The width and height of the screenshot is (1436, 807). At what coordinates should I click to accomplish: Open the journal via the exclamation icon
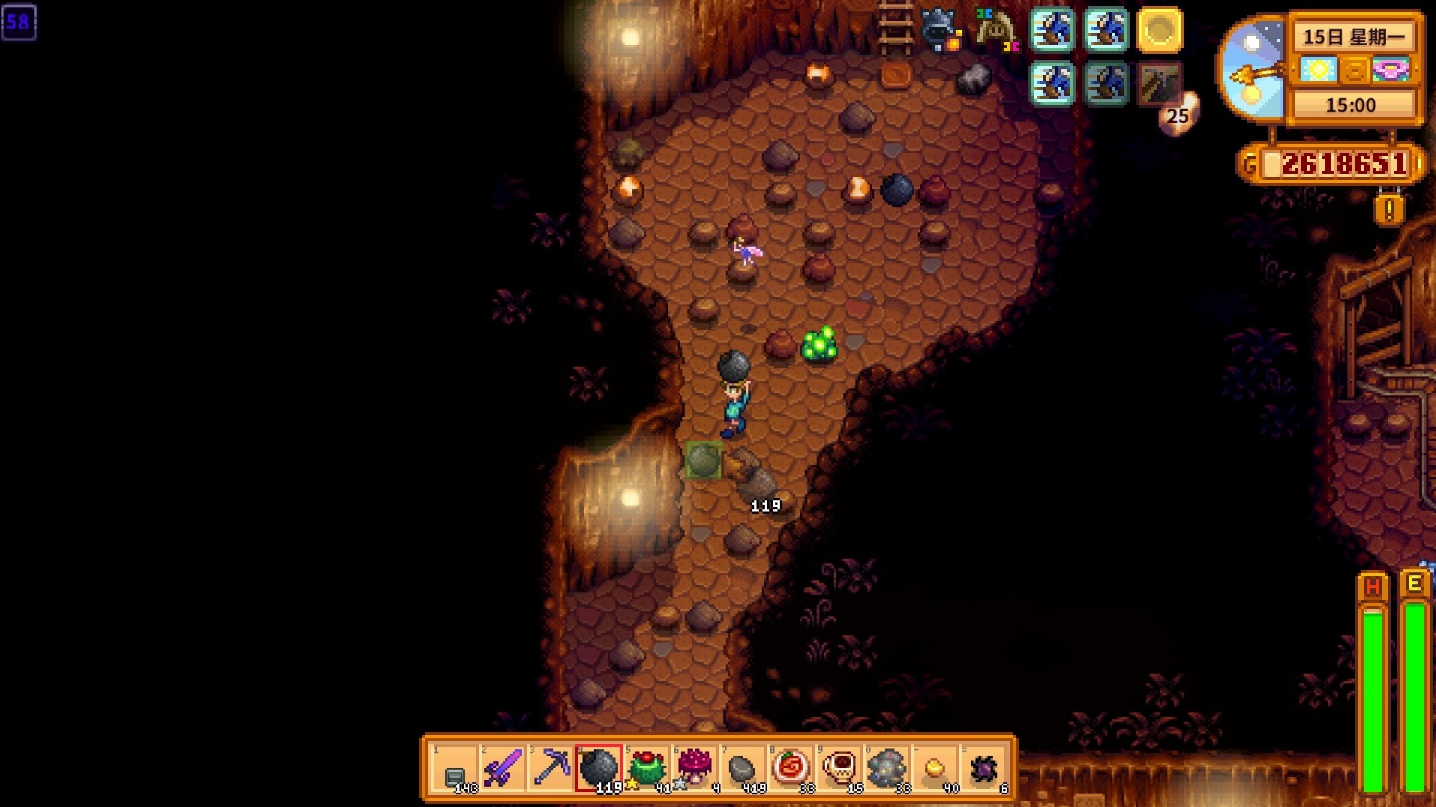click(1389, 209)
